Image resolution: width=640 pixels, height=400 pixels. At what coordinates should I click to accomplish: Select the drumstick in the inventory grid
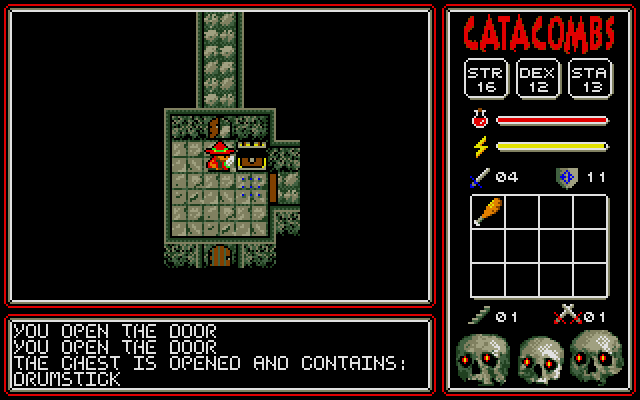(x=488, y=212)
